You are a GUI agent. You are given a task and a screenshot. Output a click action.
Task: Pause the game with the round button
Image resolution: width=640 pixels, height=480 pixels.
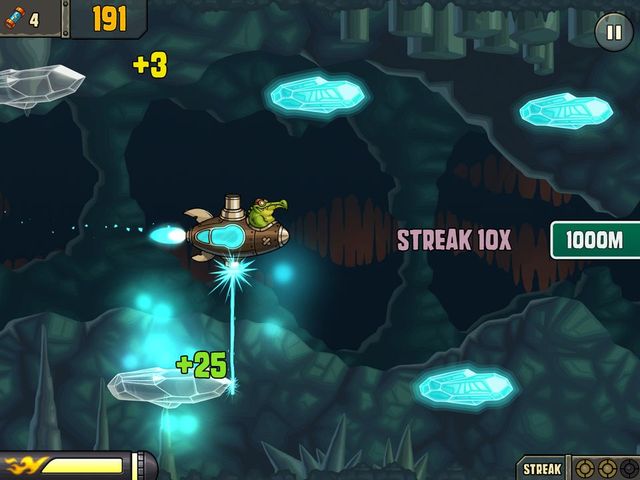[613, 32]
